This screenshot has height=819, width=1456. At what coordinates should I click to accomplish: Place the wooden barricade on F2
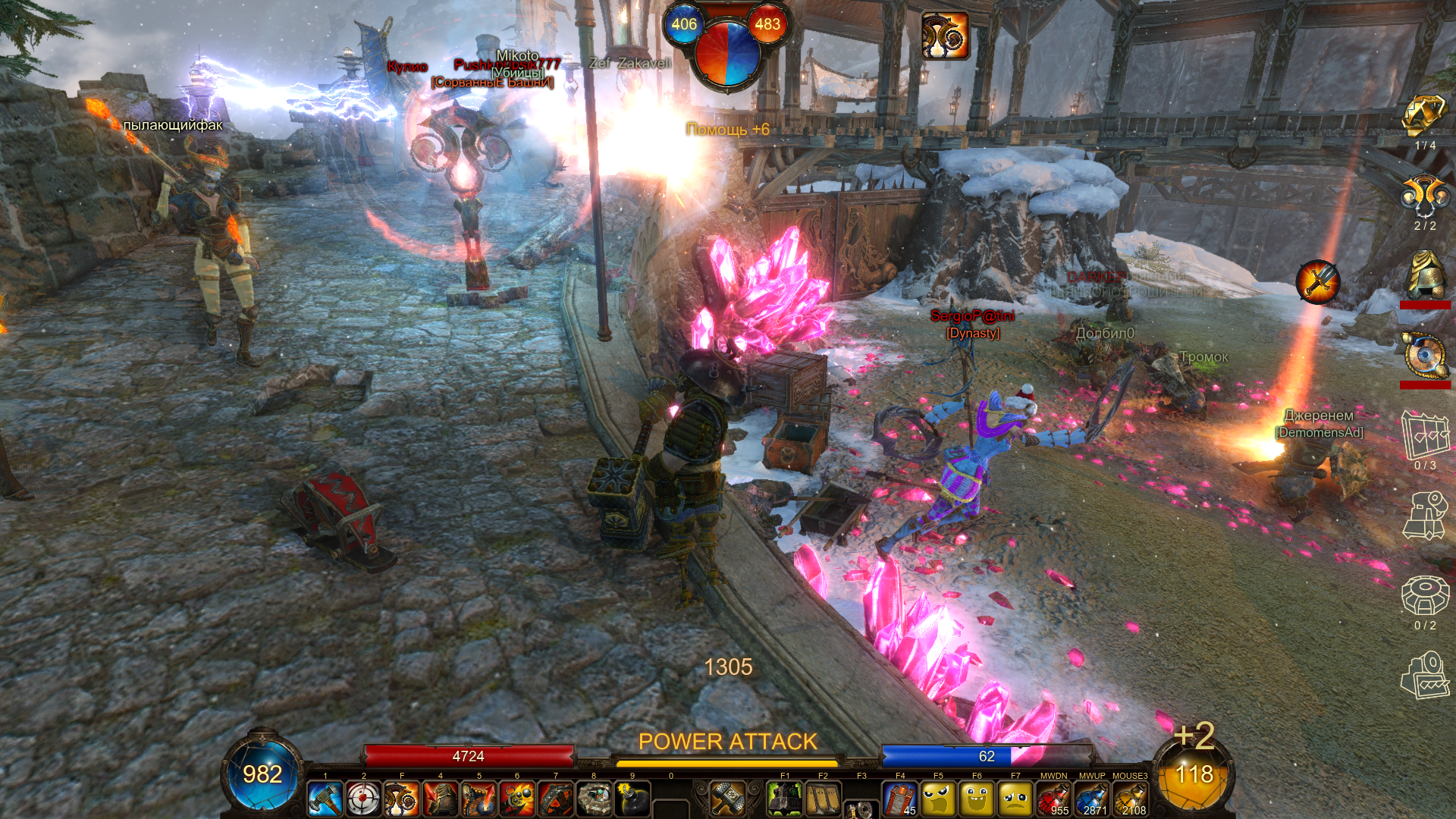(x=823, y=799)
